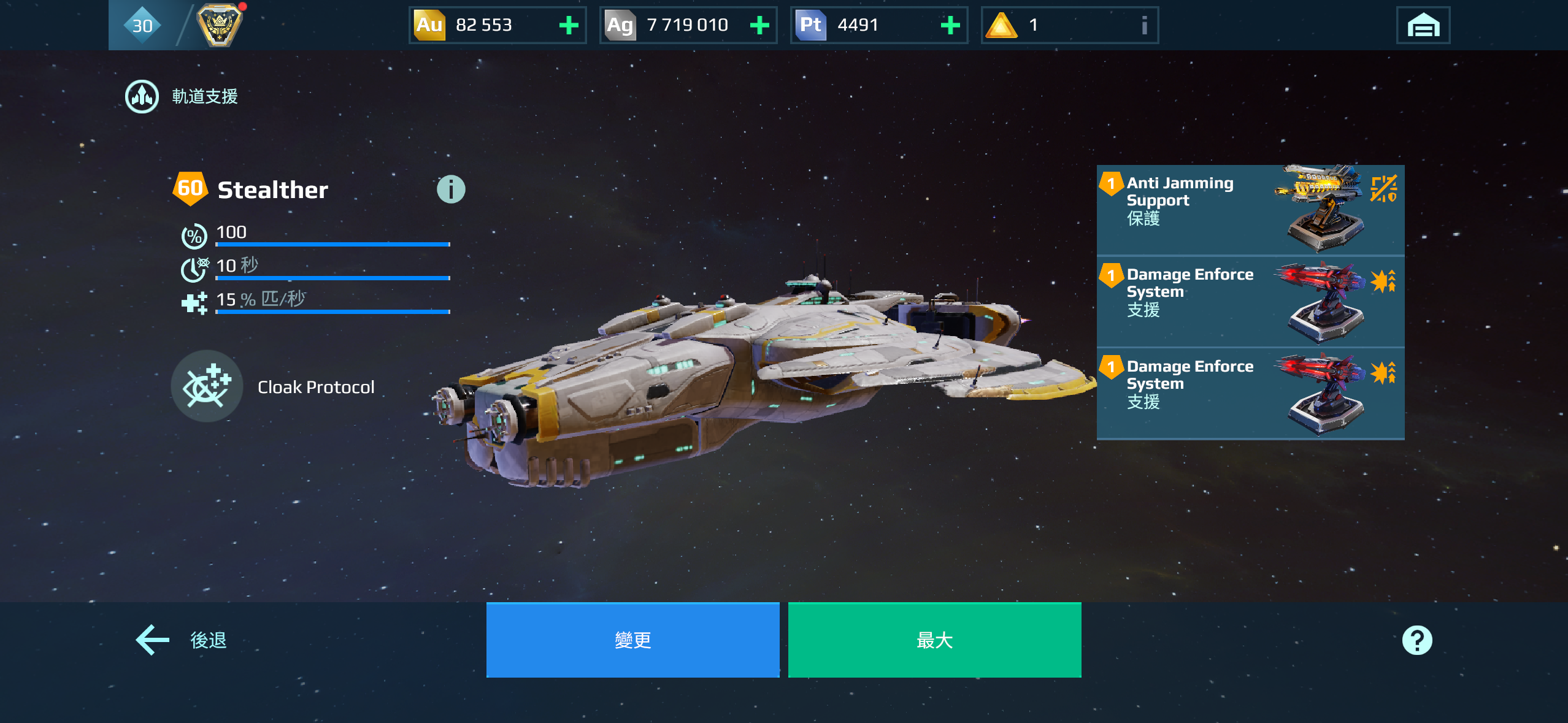The image size is (1568, 723).
Task: Open the question mark help icon
Action: point(1416,640)
